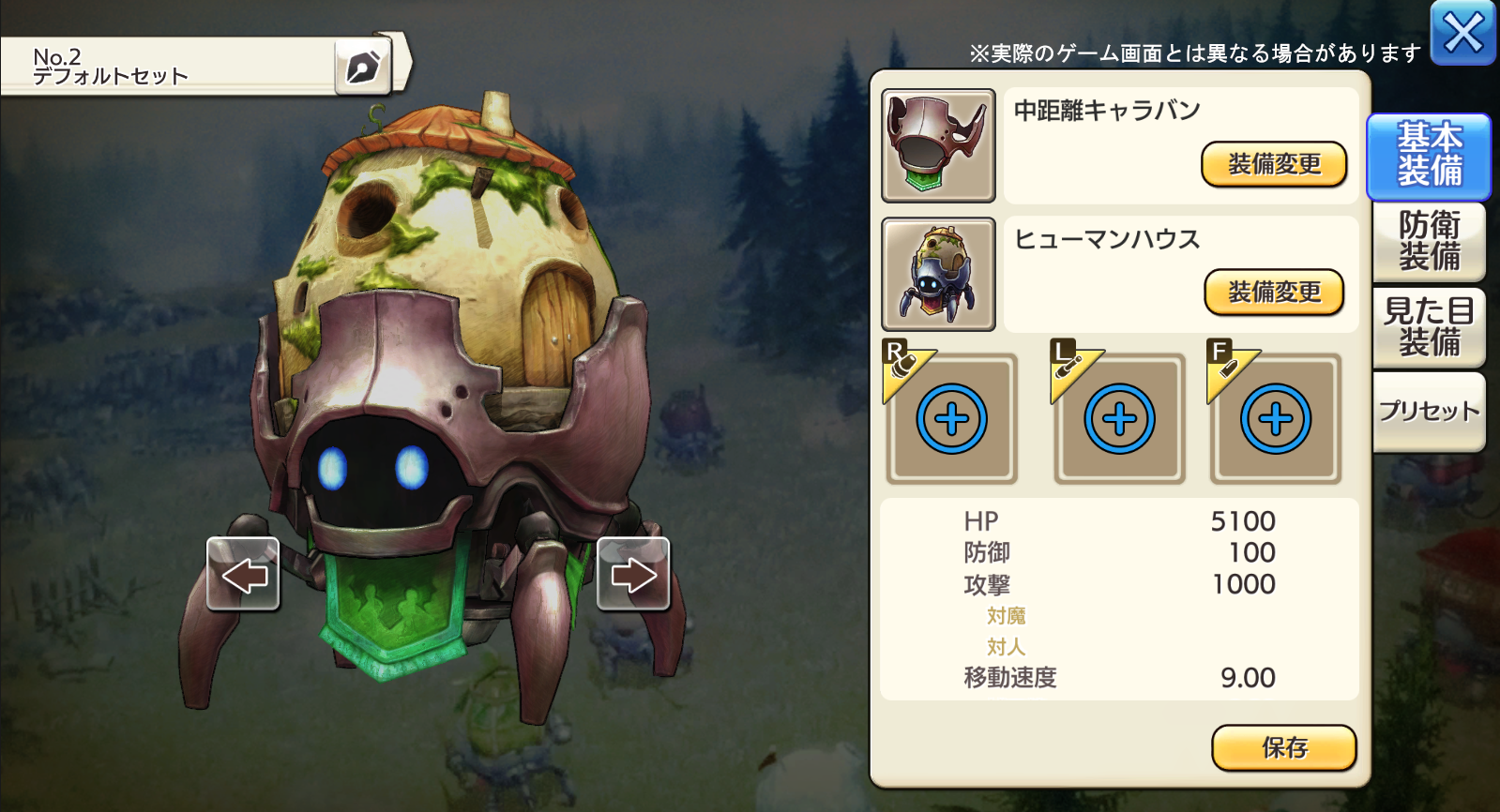Add equipment to the L slot

click(x=1119, y=419)
